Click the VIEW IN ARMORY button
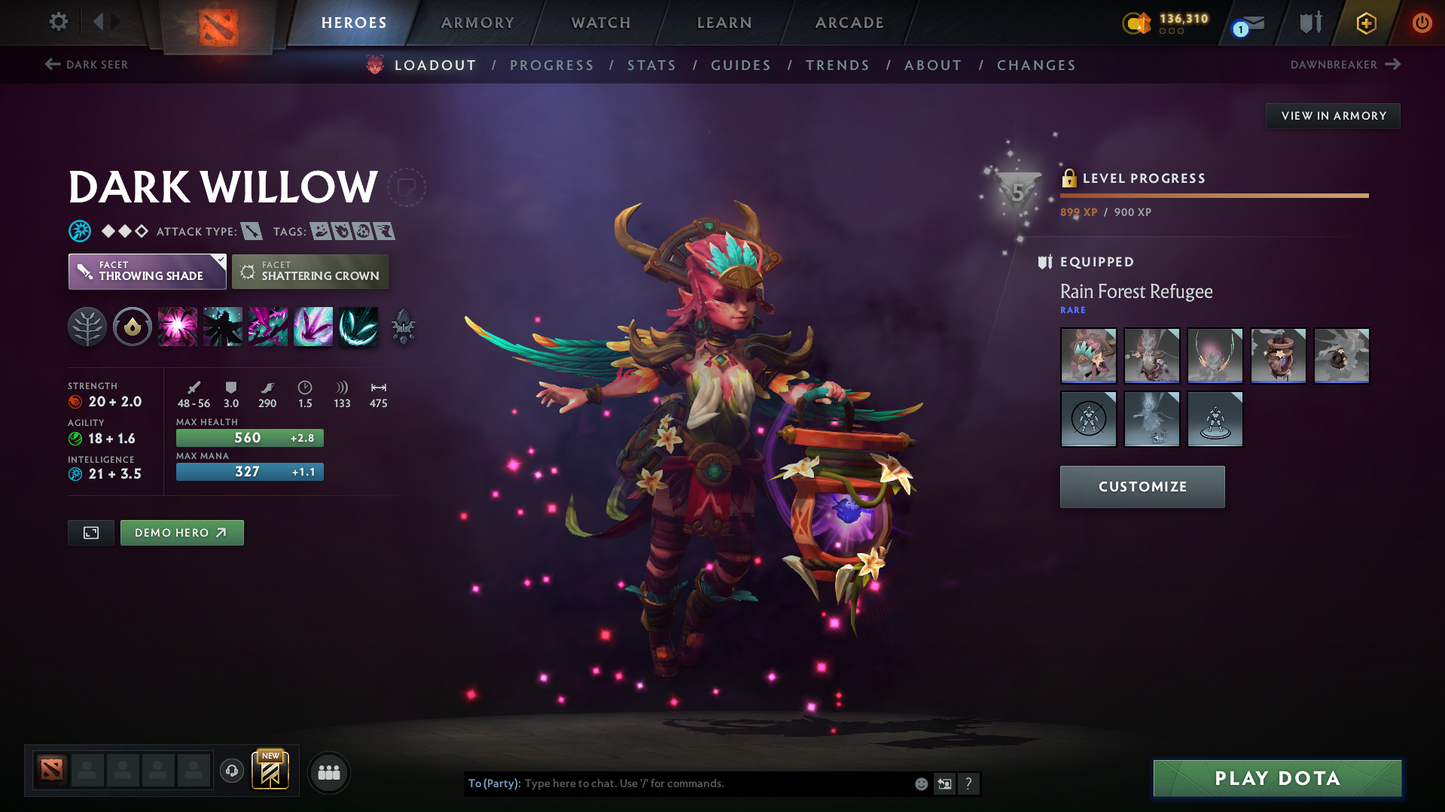Viewport: 1445px width, 812px height. pos(1333,115)
